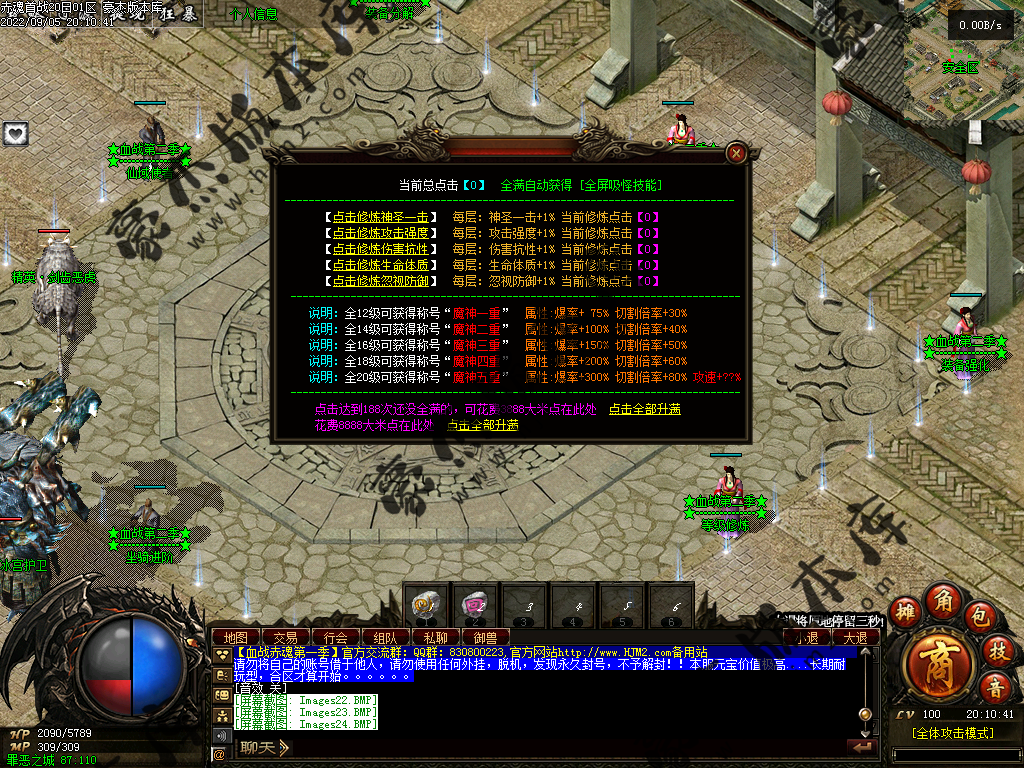The height and width of the screenshot is (768, 1024).
Task: Click the 点击修炼神圣一击 link
Action: [381, 217]
